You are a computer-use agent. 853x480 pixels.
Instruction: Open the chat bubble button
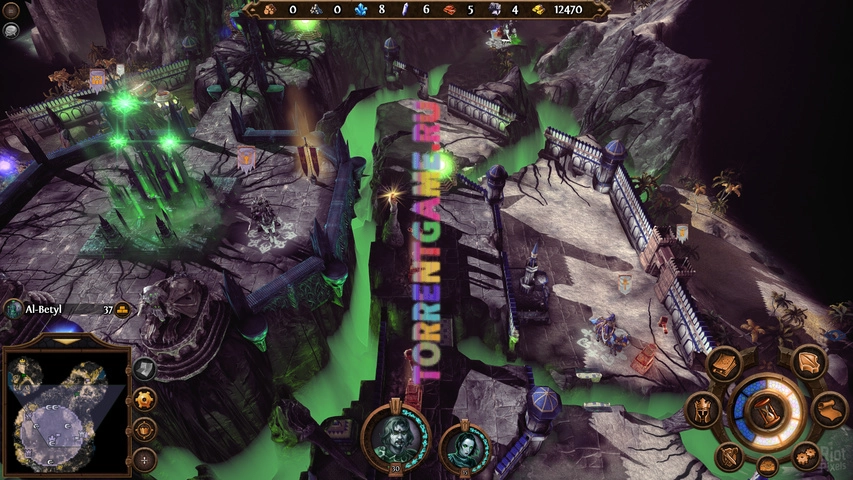pyautogui.click(x=10, y=31)
